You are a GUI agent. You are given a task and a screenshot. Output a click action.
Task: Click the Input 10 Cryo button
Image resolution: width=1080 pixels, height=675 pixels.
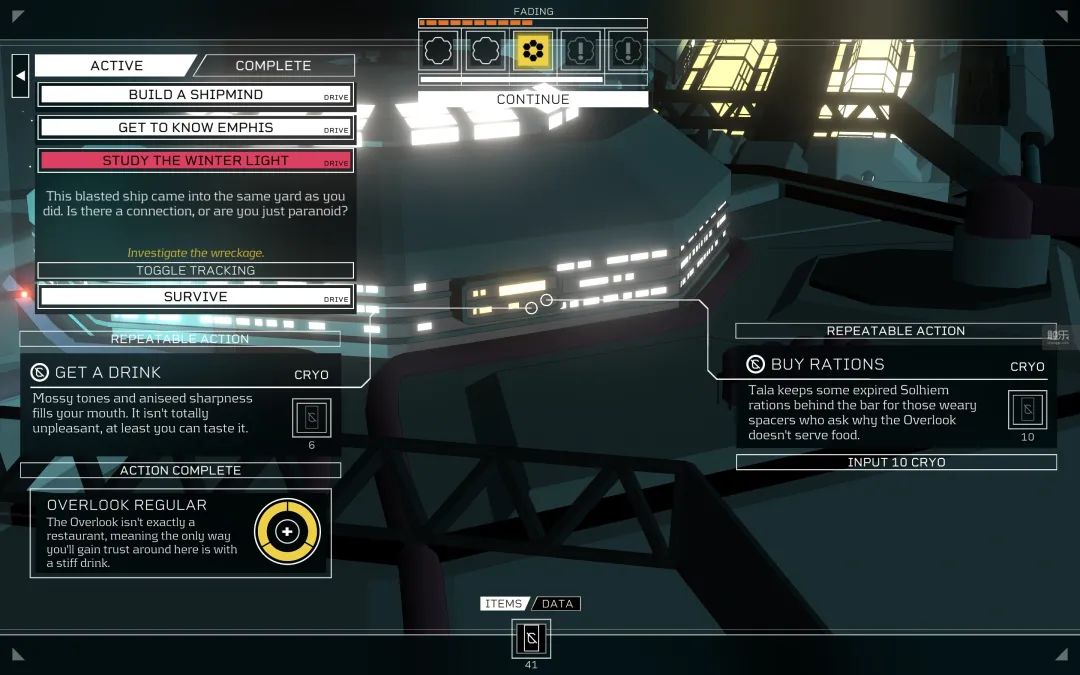896,462
